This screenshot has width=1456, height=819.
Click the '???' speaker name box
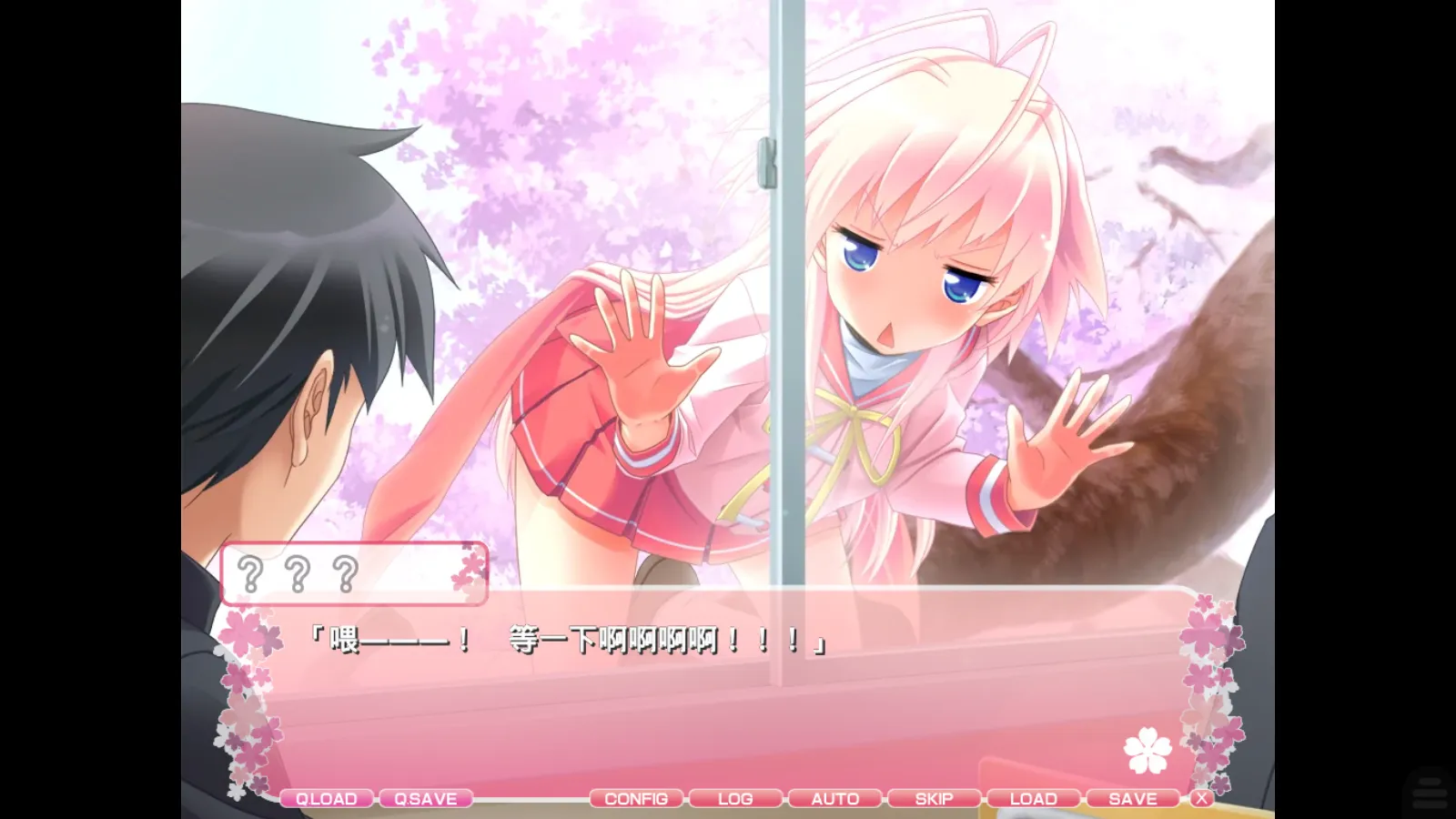point(355,572)
